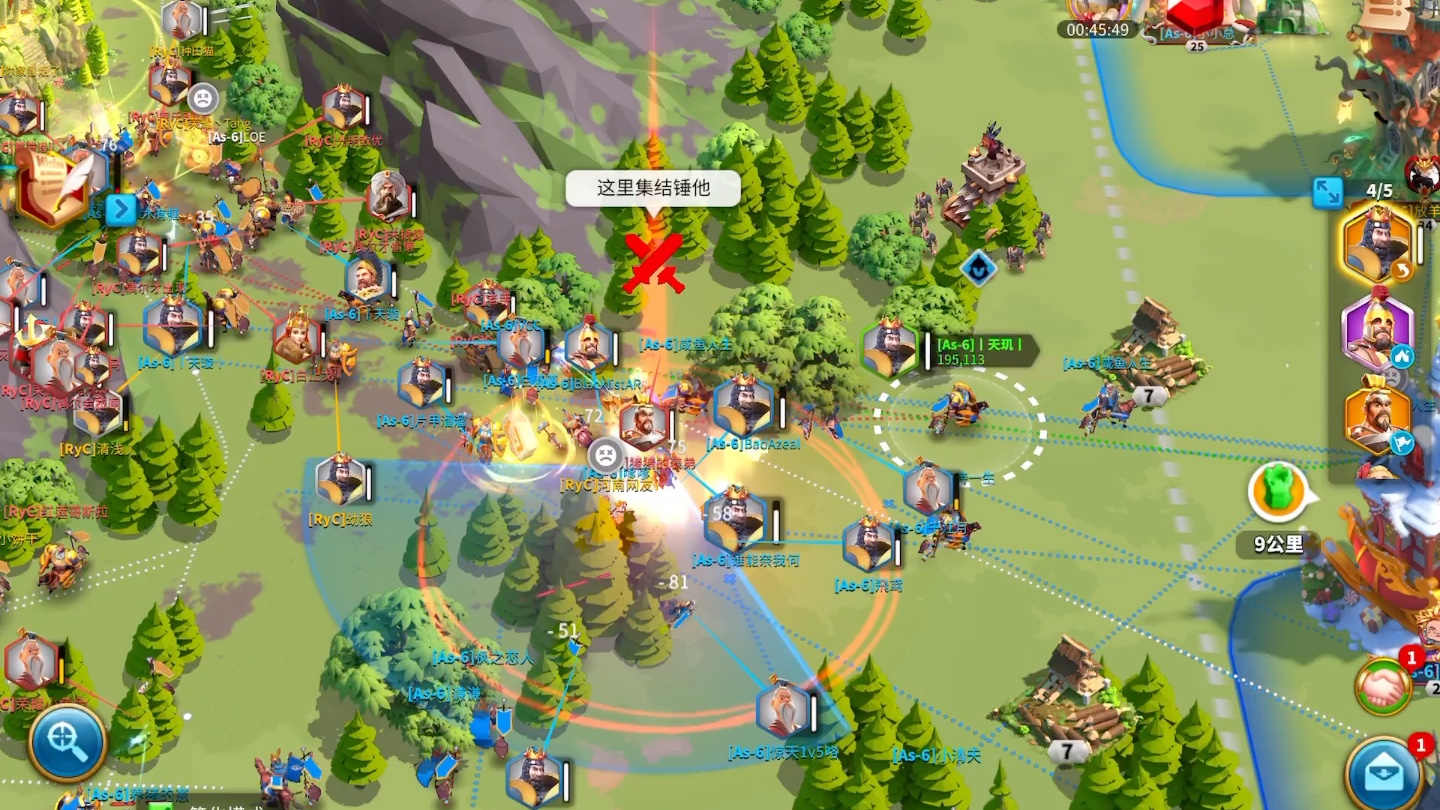
Task: Jump to the green city locator bubble
Action: coord(1278,492)
